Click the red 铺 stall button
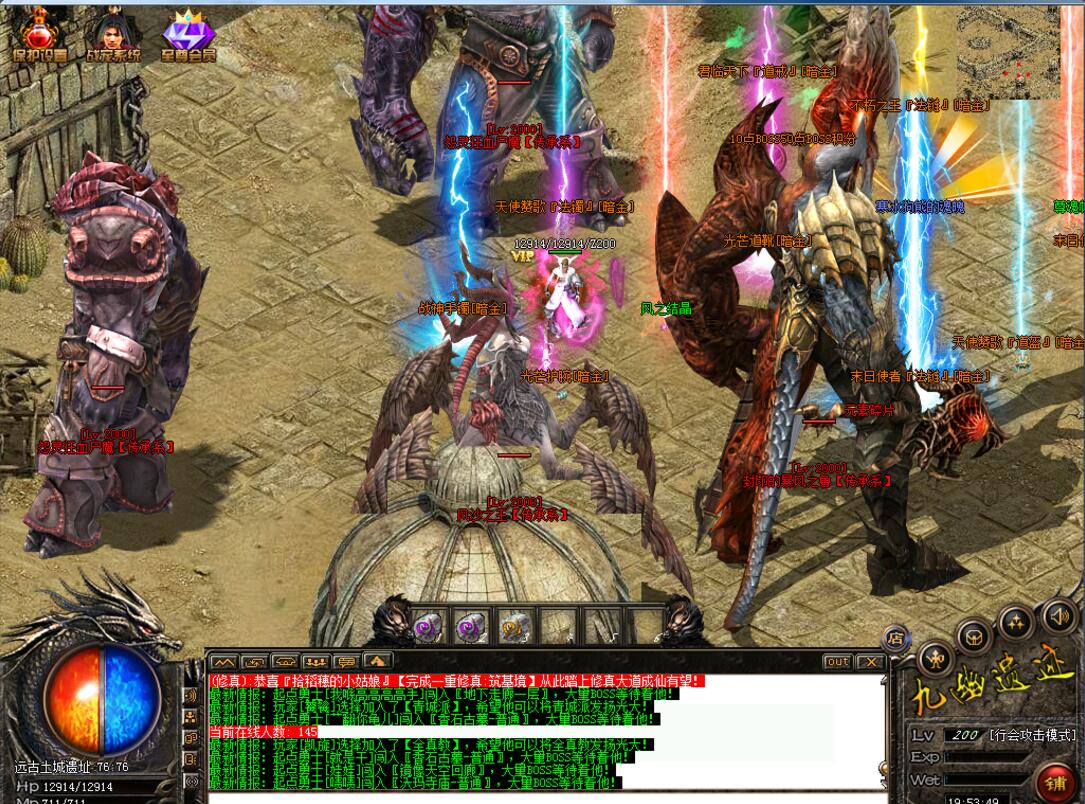The height and width of the screenshot is (804, 1085). 1054,778
